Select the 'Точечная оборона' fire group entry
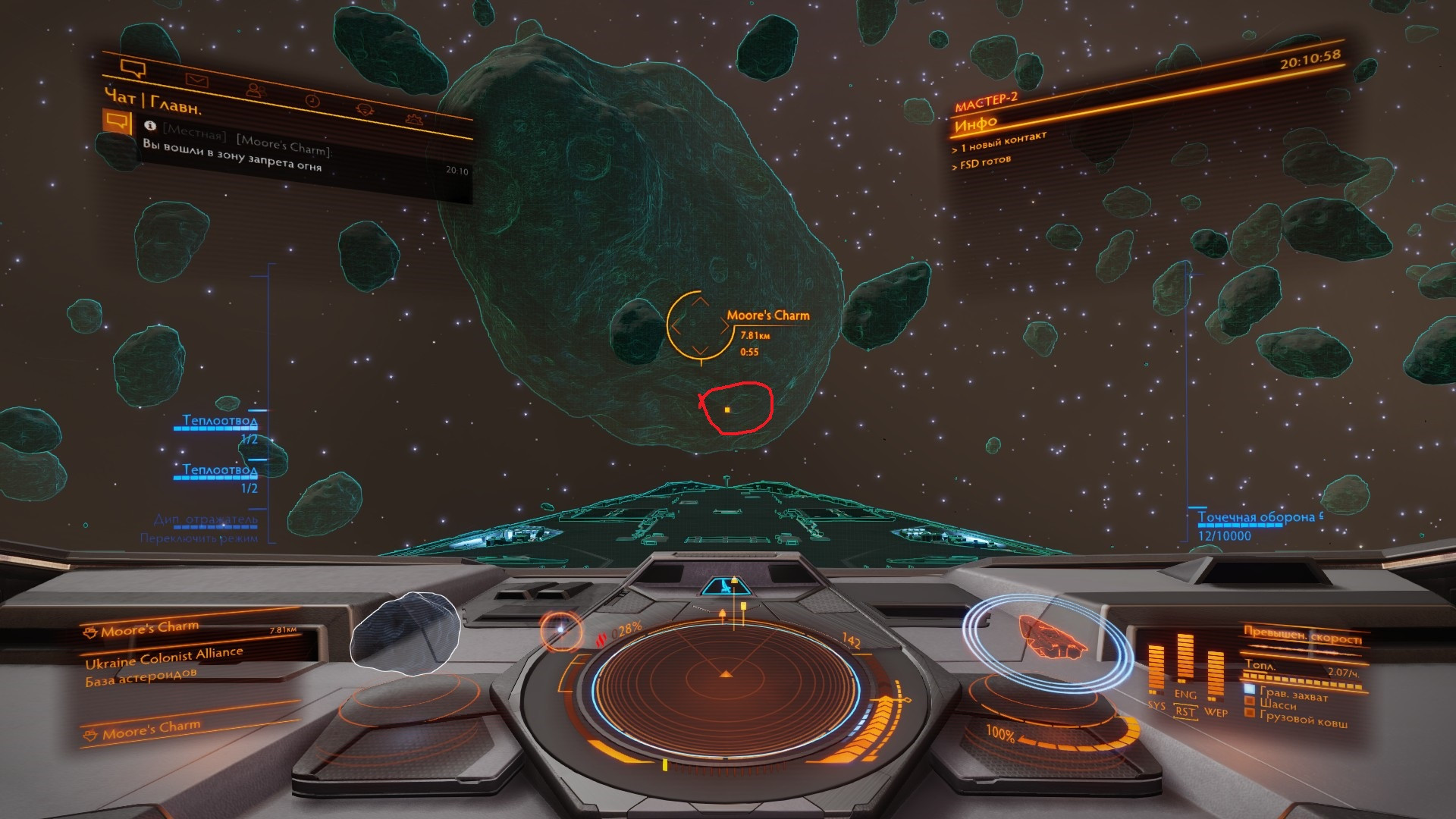 [x=1256, y=518]
